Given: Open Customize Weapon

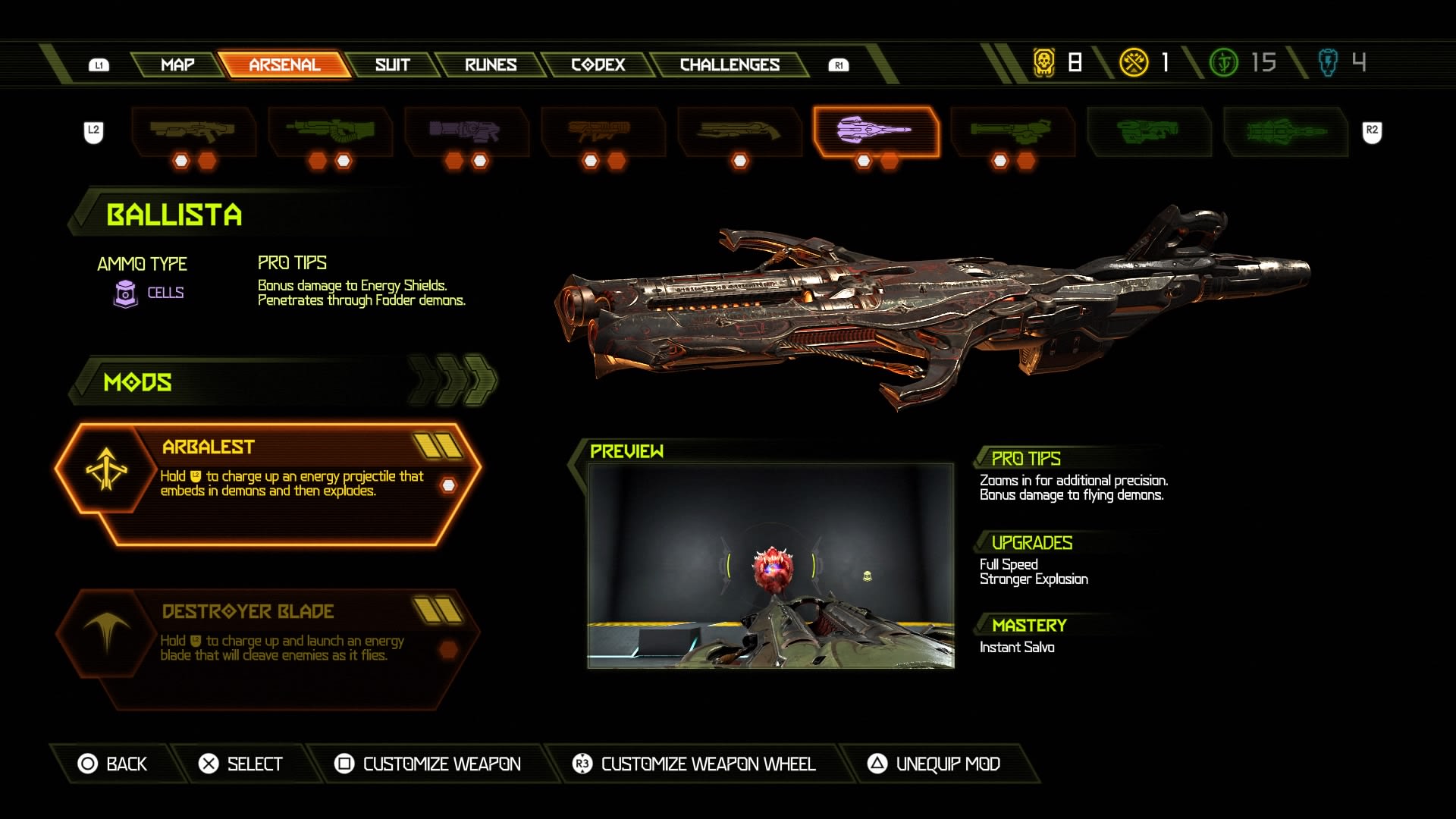Looking at the screenshot, I should click(x=428, y=764).
